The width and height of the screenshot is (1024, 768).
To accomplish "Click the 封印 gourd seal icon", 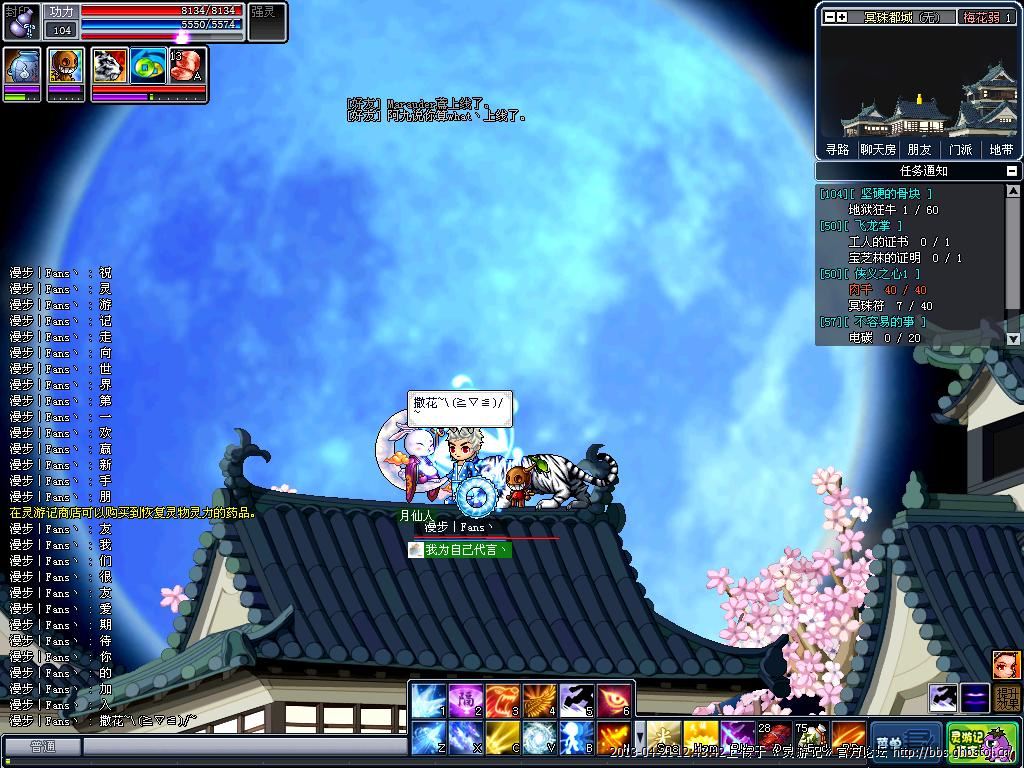I will click(20, 22).
